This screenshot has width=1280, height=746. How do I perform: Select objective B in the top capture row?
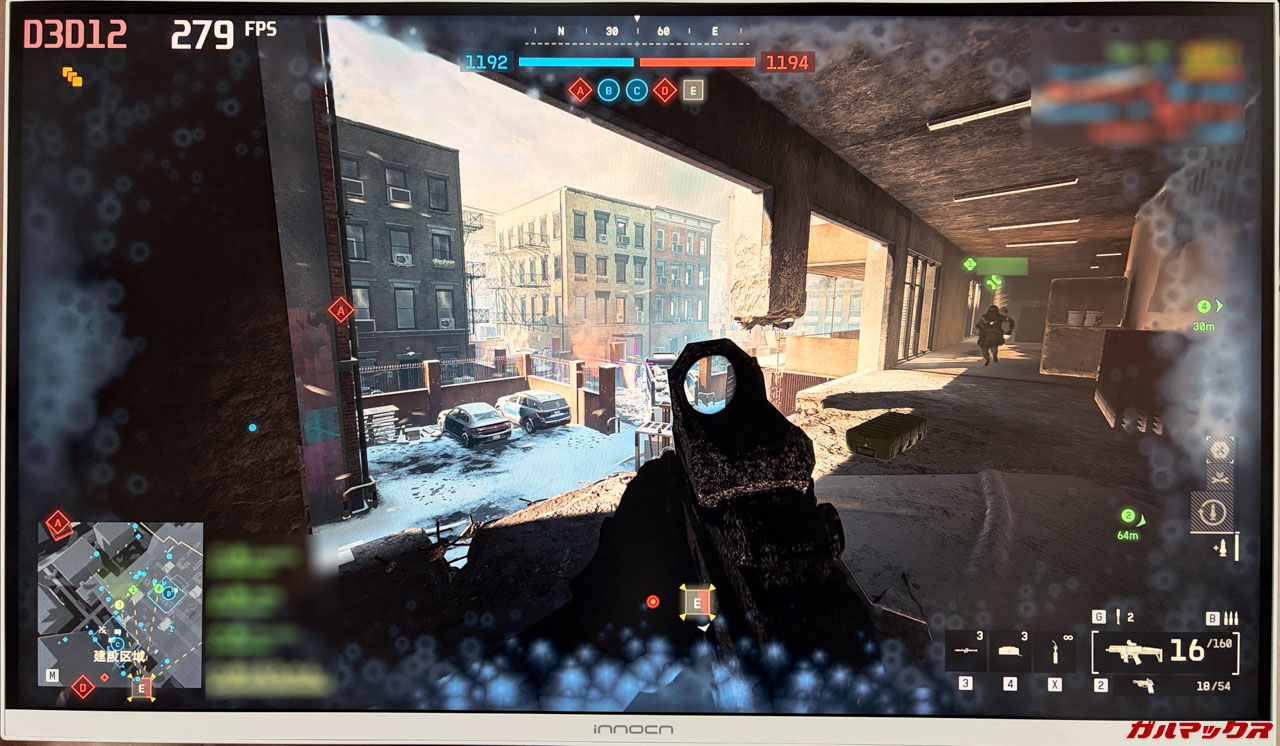[607, 91]
